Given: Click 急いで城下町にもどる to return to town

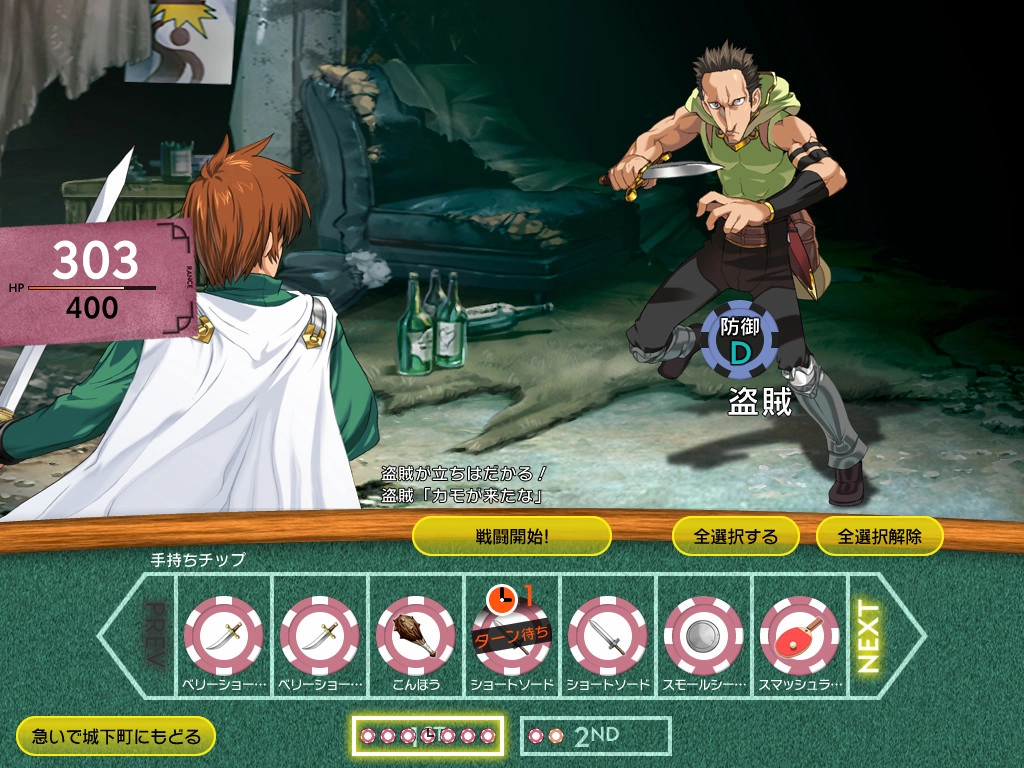Looking at the screenshot, I should point(116,737).
